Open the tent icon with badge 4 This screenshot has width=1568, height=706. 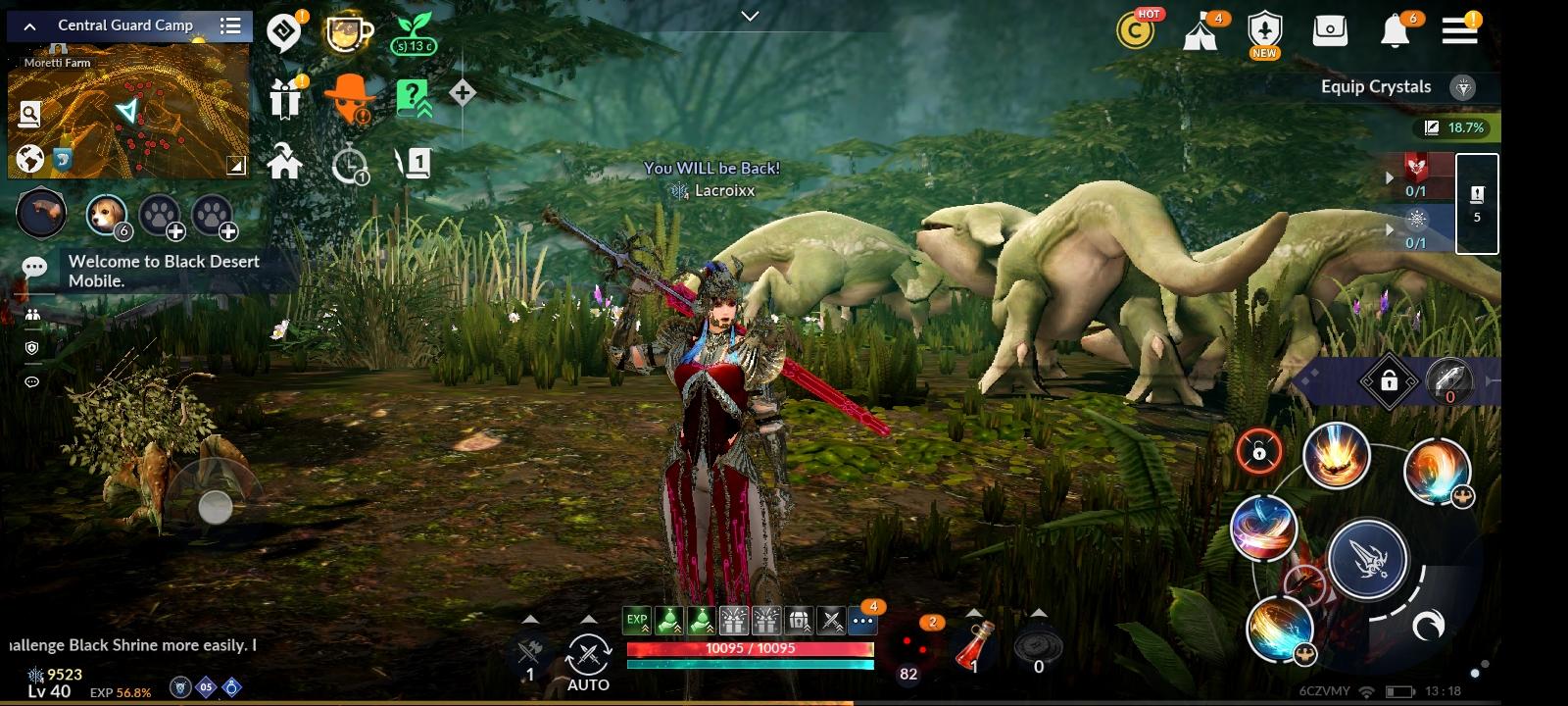click(1201, 30)
